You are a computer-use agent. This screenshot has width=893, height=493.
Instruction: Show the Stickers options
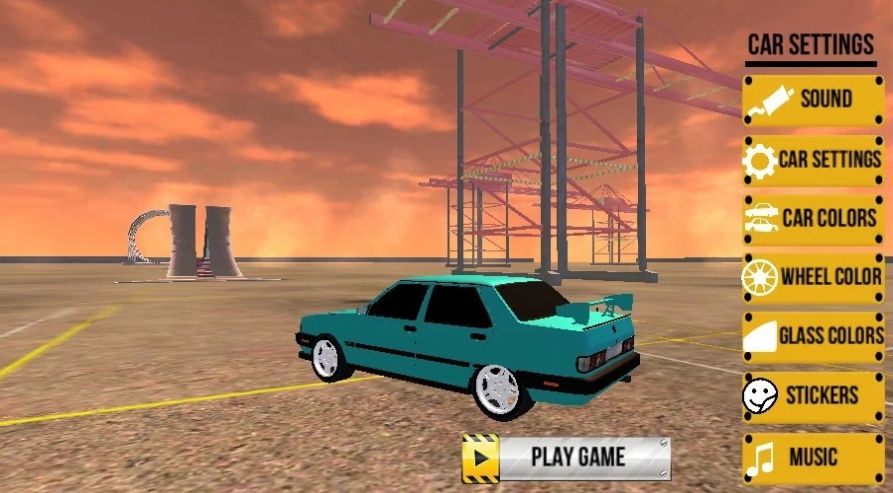point(813,395)
